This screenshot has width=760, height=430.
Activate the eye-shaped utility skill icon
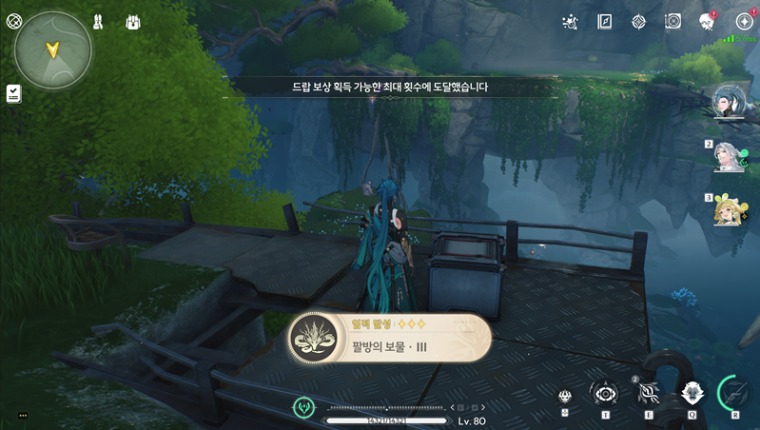pos(605,394)
